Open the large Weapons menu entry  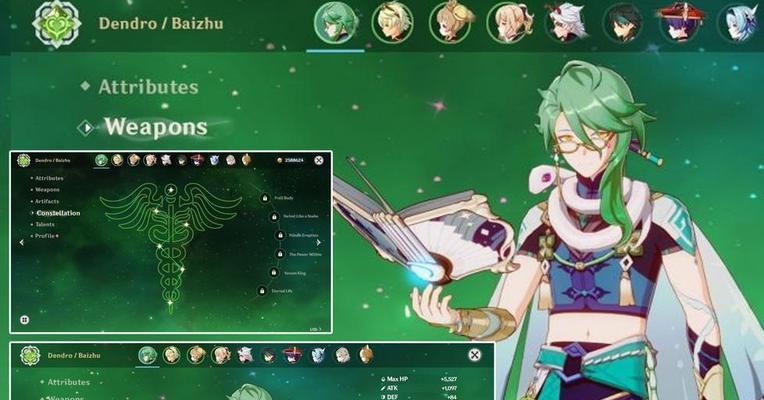pos(155,127)
